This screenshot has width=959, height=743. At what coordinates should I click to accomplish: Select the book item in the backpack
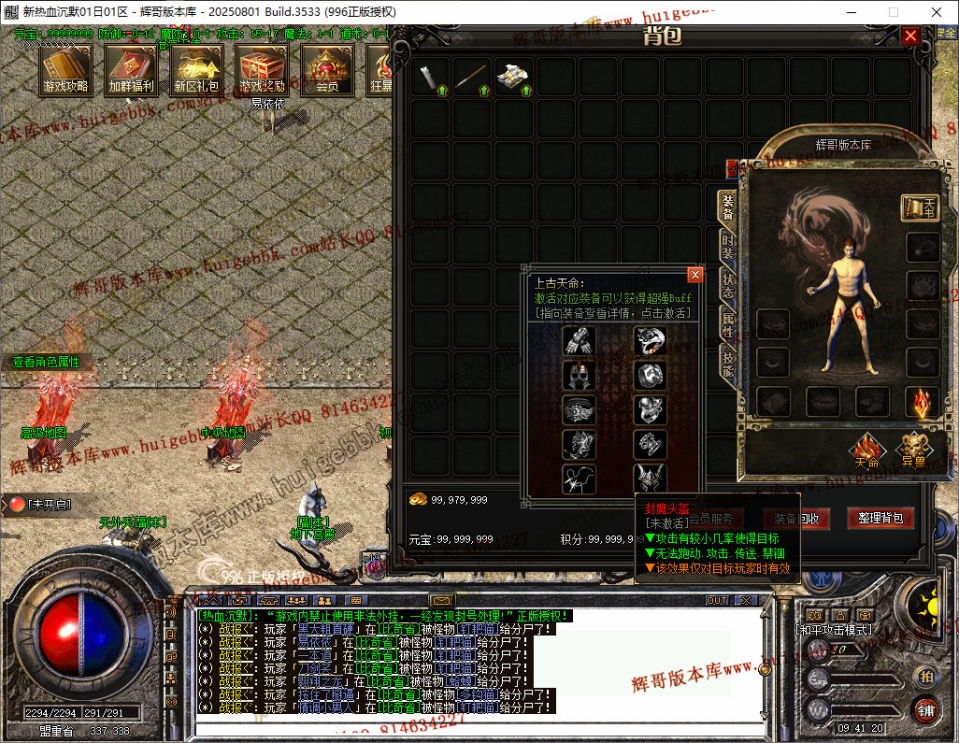pyautogui.click(x=513, y=76)
